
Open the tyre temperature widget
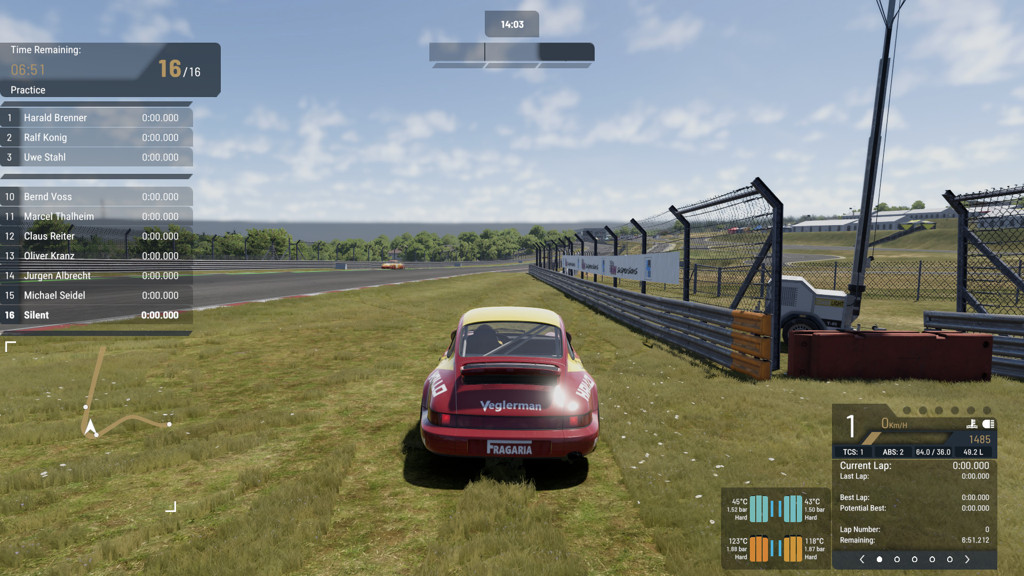(775, 528)
